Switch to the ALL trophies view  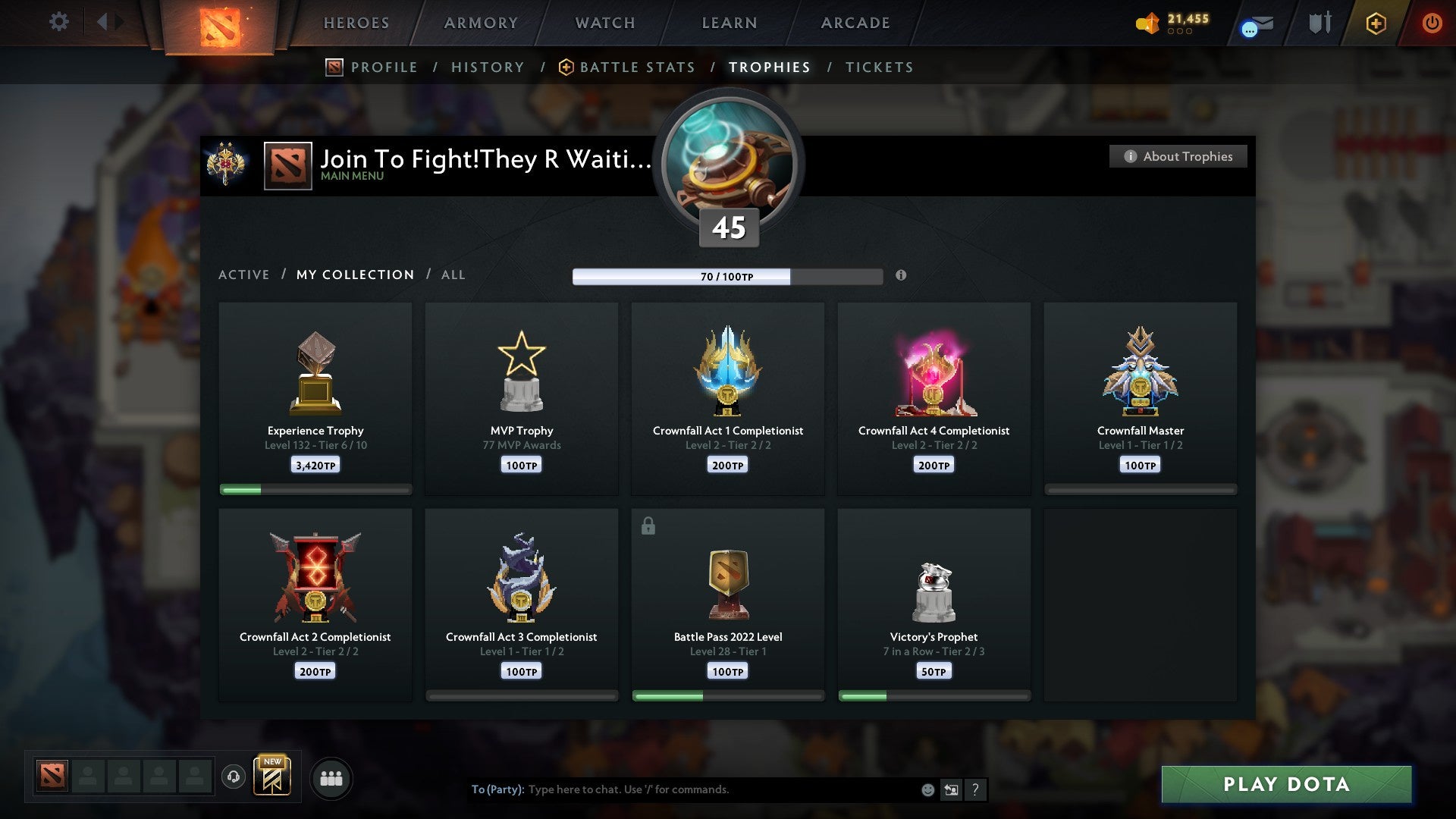(453, 275)
